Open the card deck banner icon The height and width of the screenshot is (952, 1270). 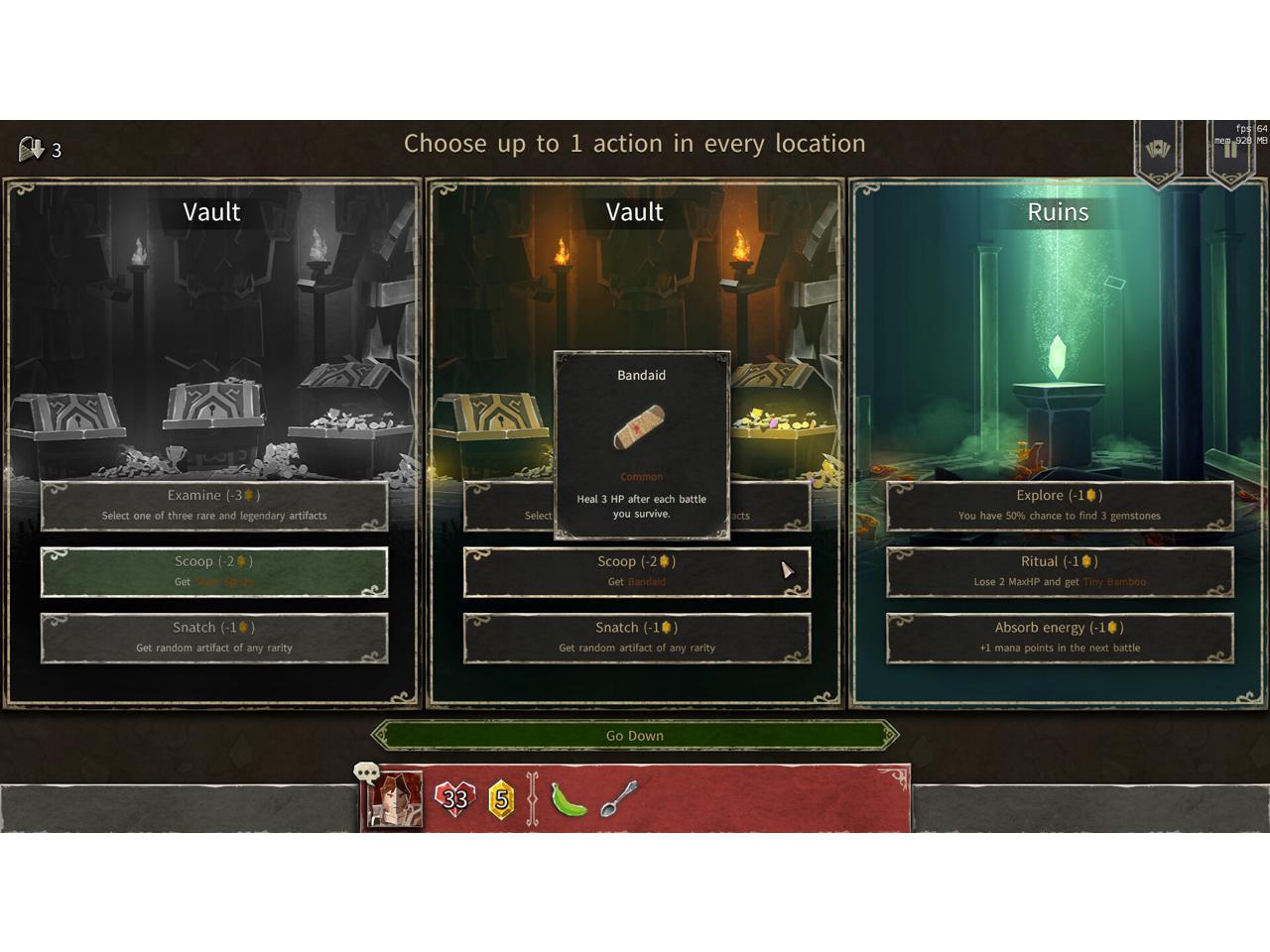pos(1158,151)
